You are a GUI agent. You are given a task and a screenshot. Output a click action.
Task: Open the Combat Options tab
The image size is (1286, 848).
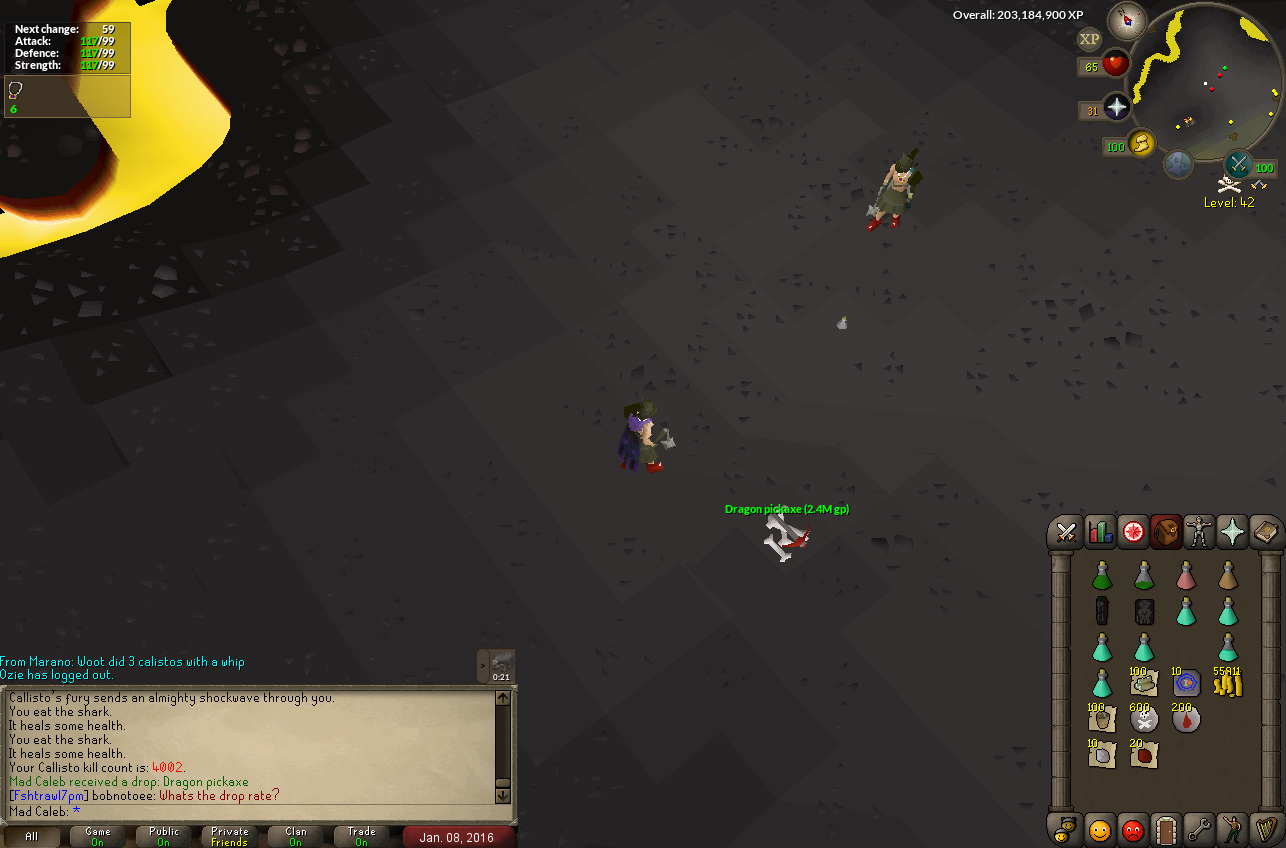pos(1066,532)
